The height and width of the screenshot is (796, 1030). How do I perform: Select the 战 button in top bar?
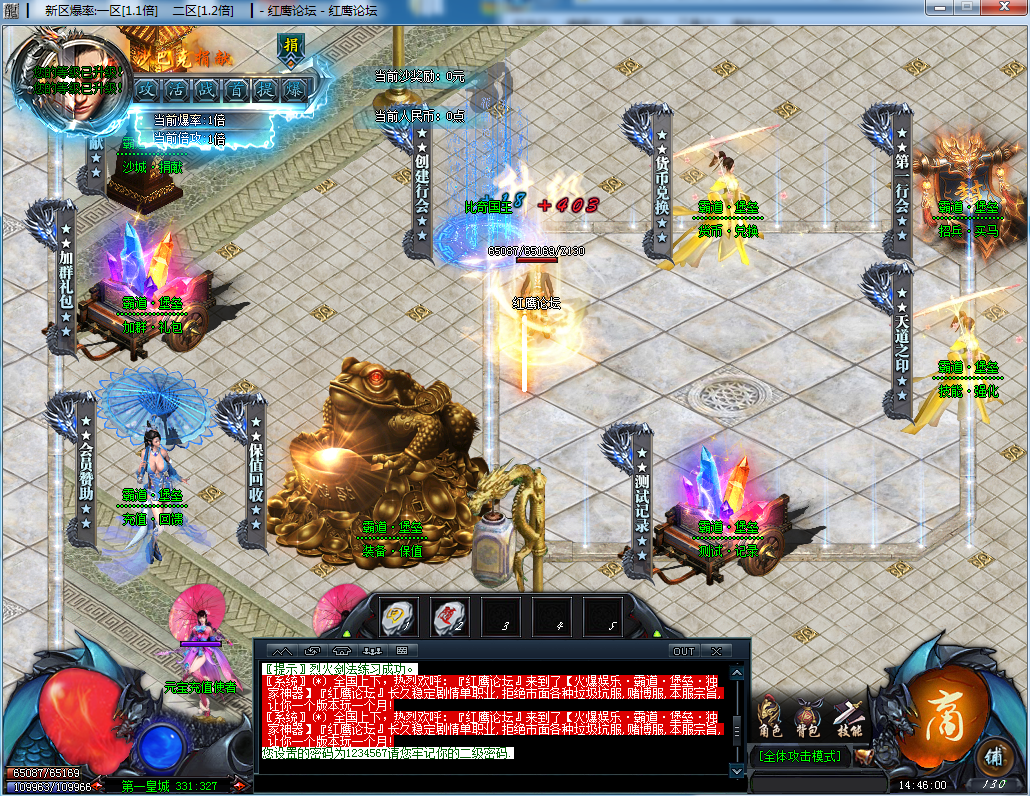click(x=207, y=88)
